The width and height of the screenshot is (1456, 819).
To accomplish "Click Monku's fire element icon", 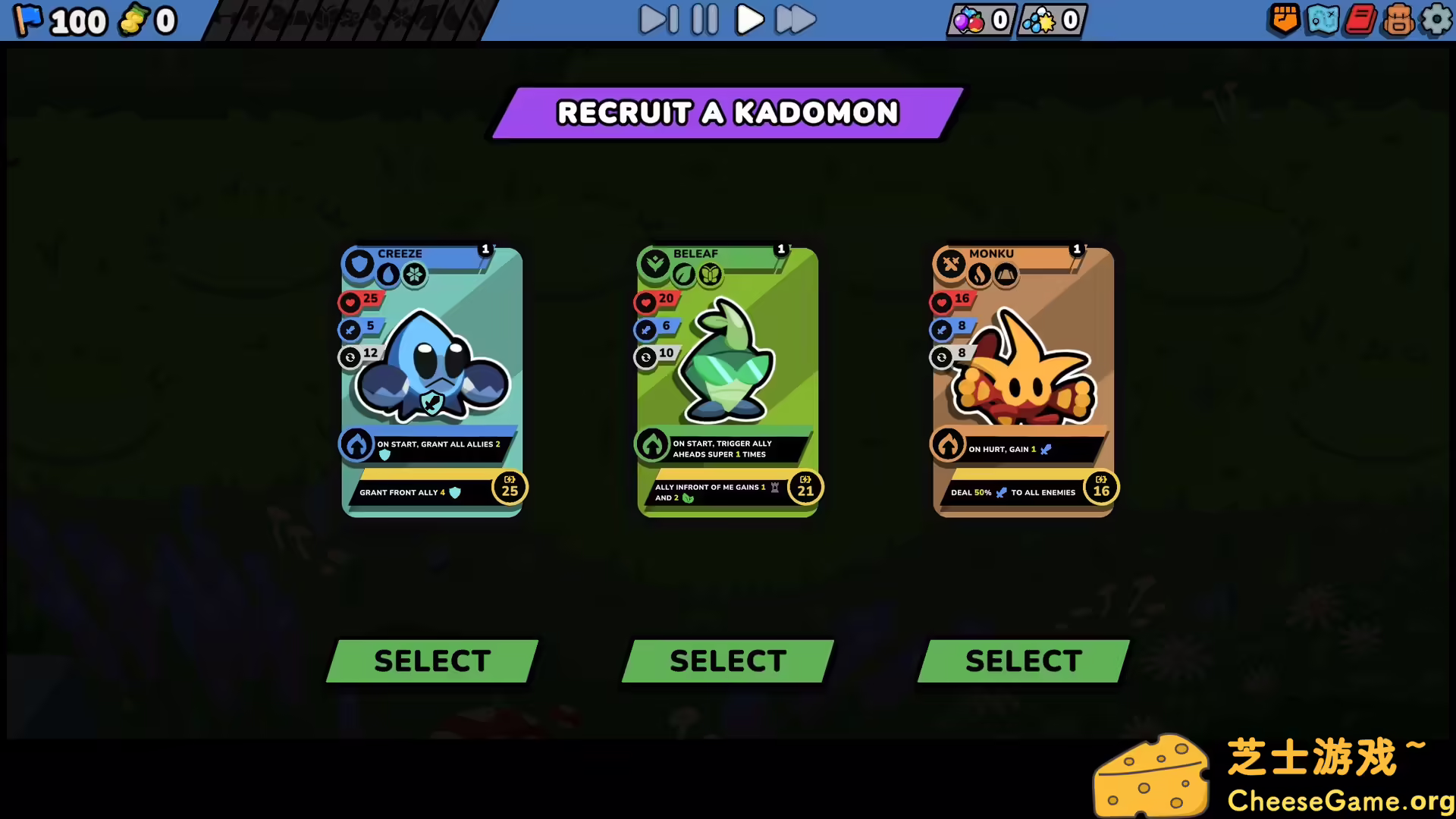I will (977, 275).
